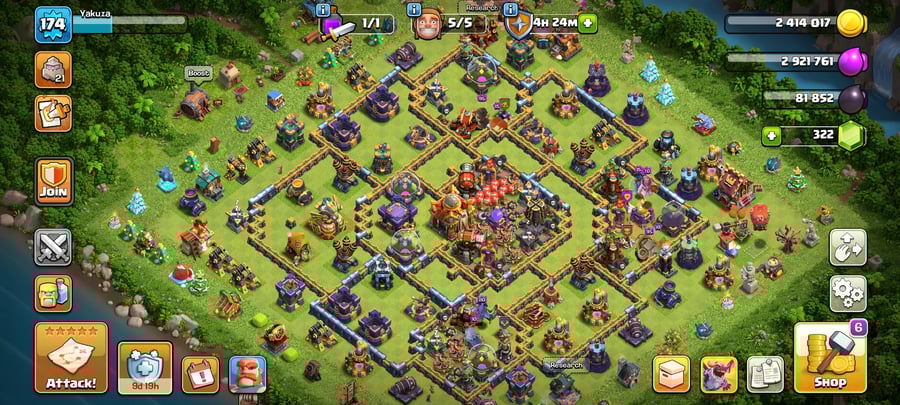Add gems with the green plus button
This screenshot has width=900, height=405.
click(770, 135)
